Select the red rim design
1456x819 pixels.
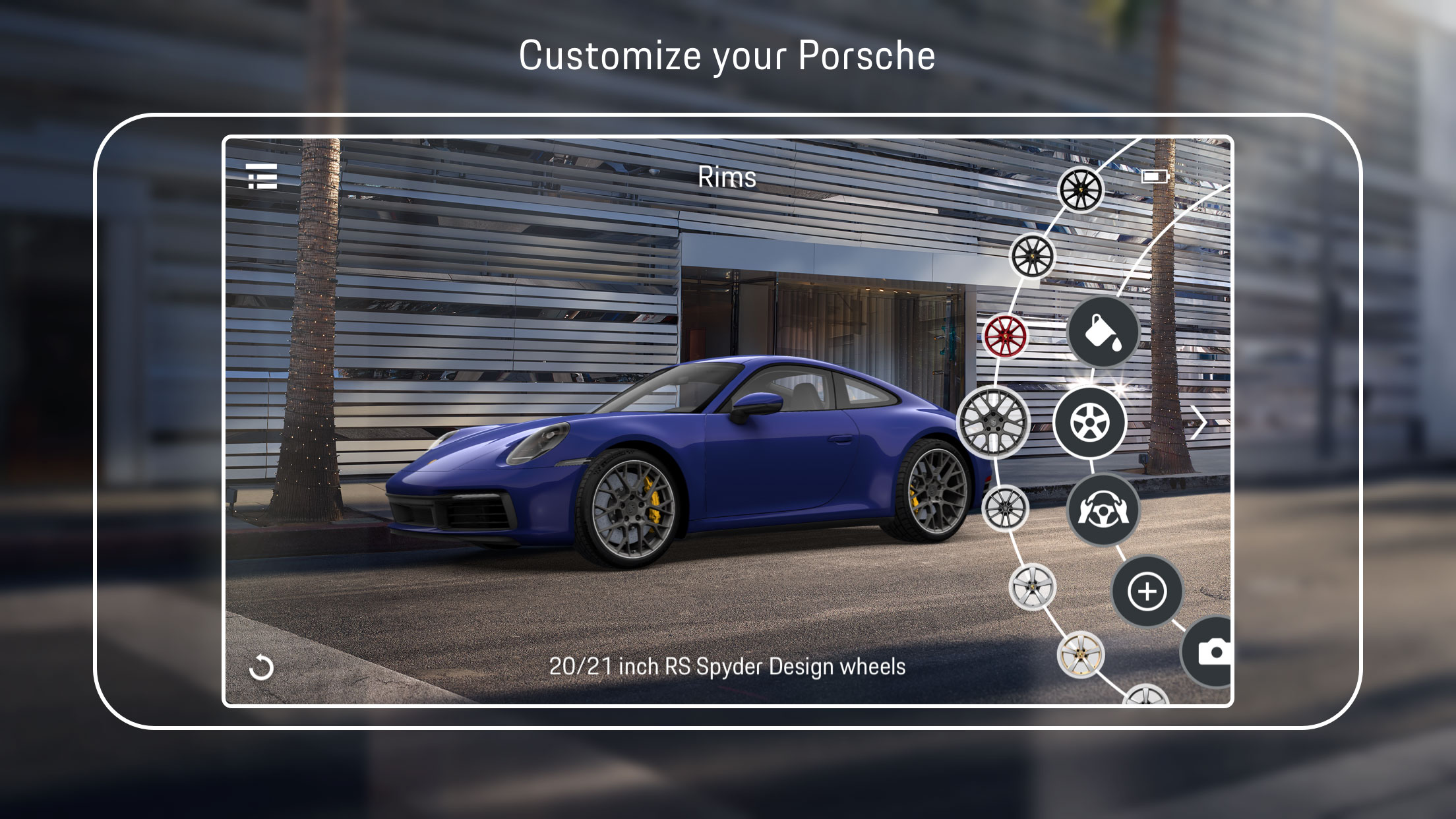click(1007, 337)
